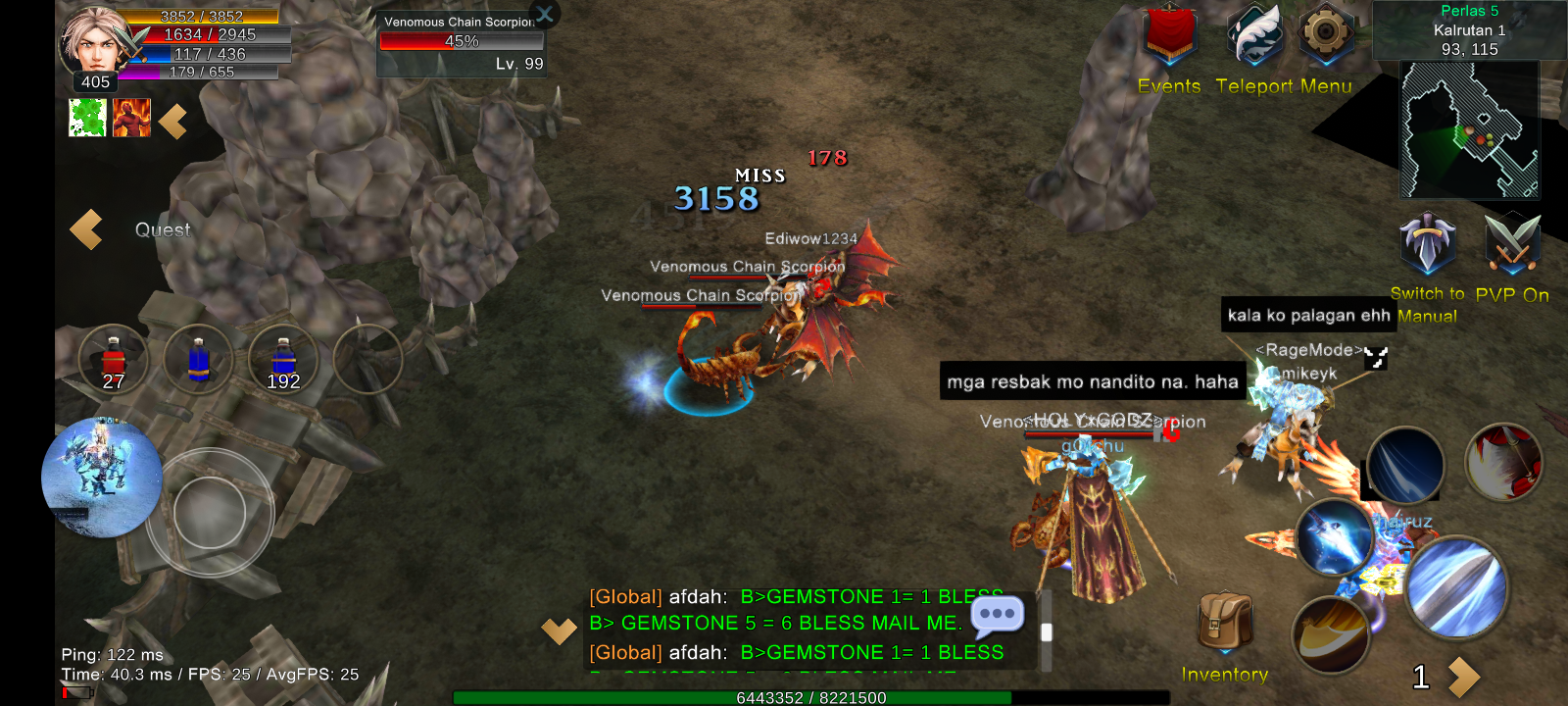Activate the main sword slash attack
This screenshot has width=1568, height=706.
click(x=1456, y=586)
